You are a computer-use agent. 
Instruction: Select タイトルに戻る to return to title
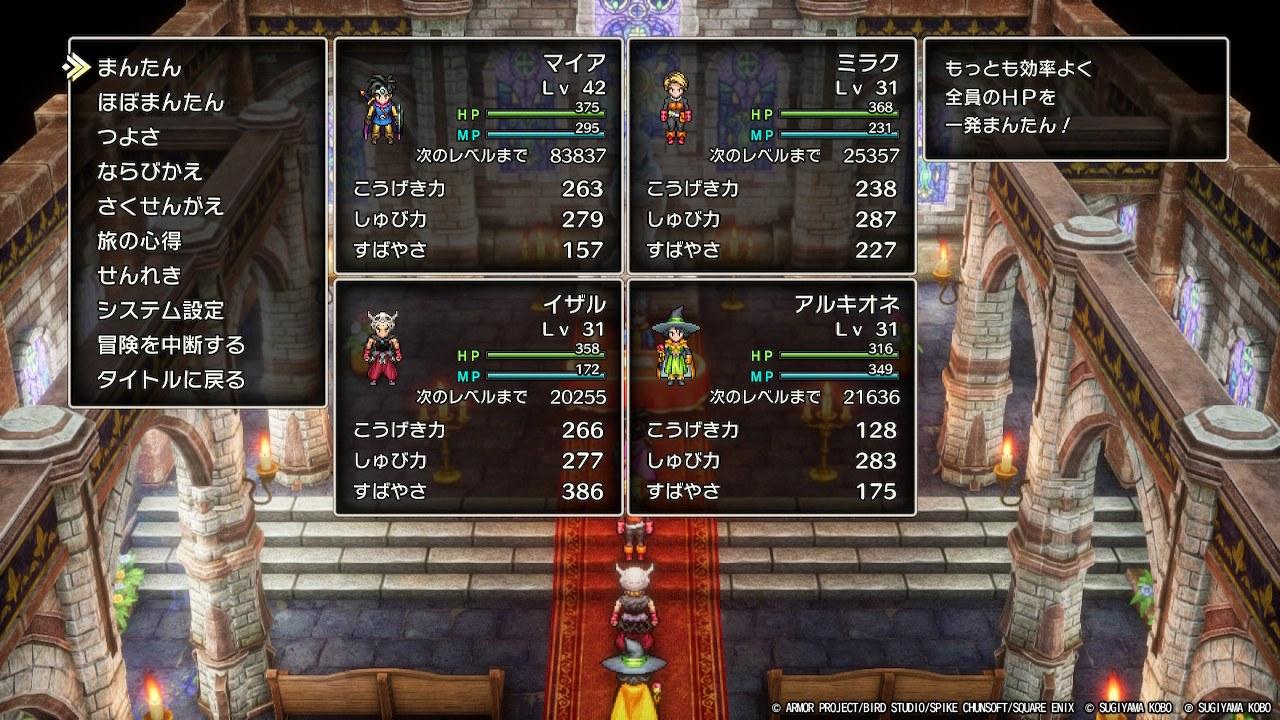click(171, 380)
